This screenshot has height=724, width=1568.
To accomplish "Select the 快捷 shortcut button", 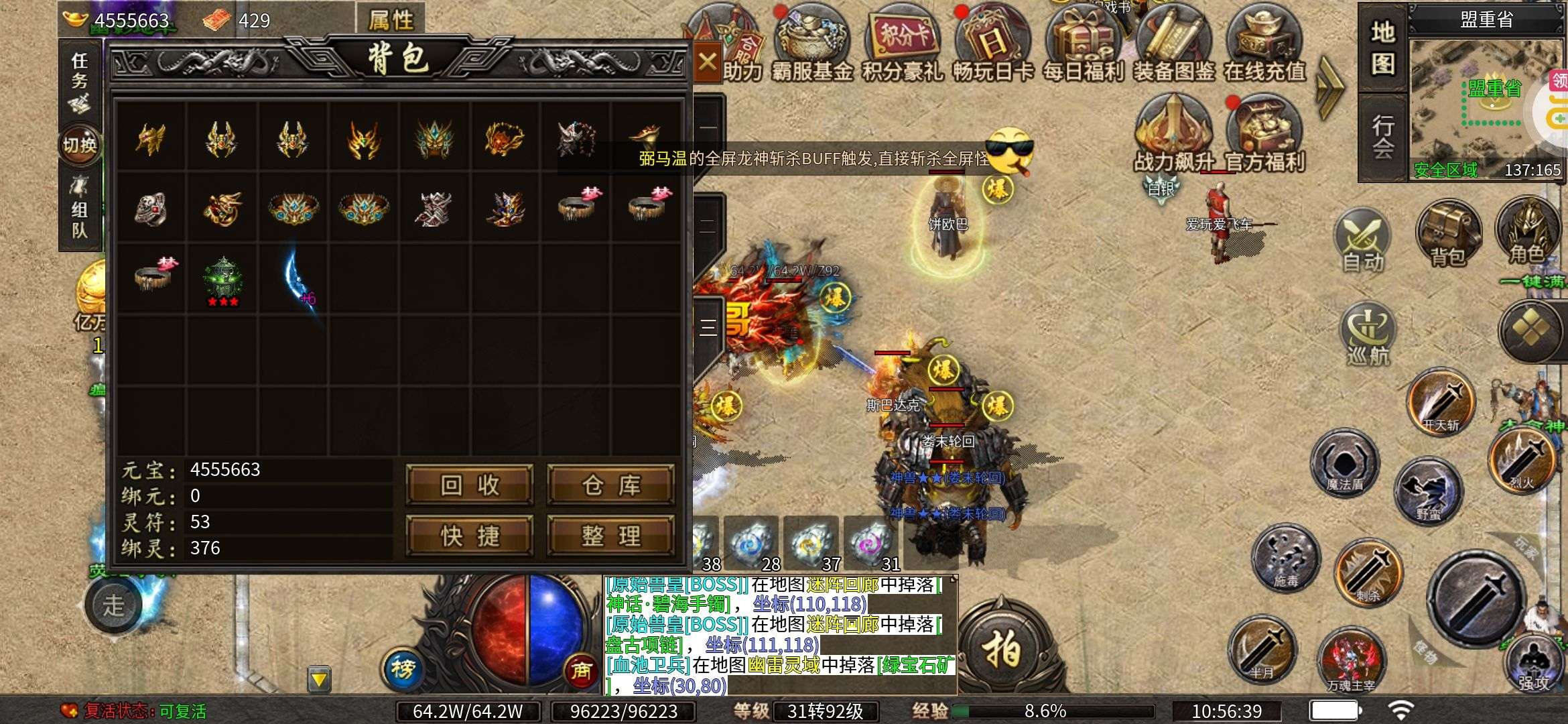I will 470,536.
